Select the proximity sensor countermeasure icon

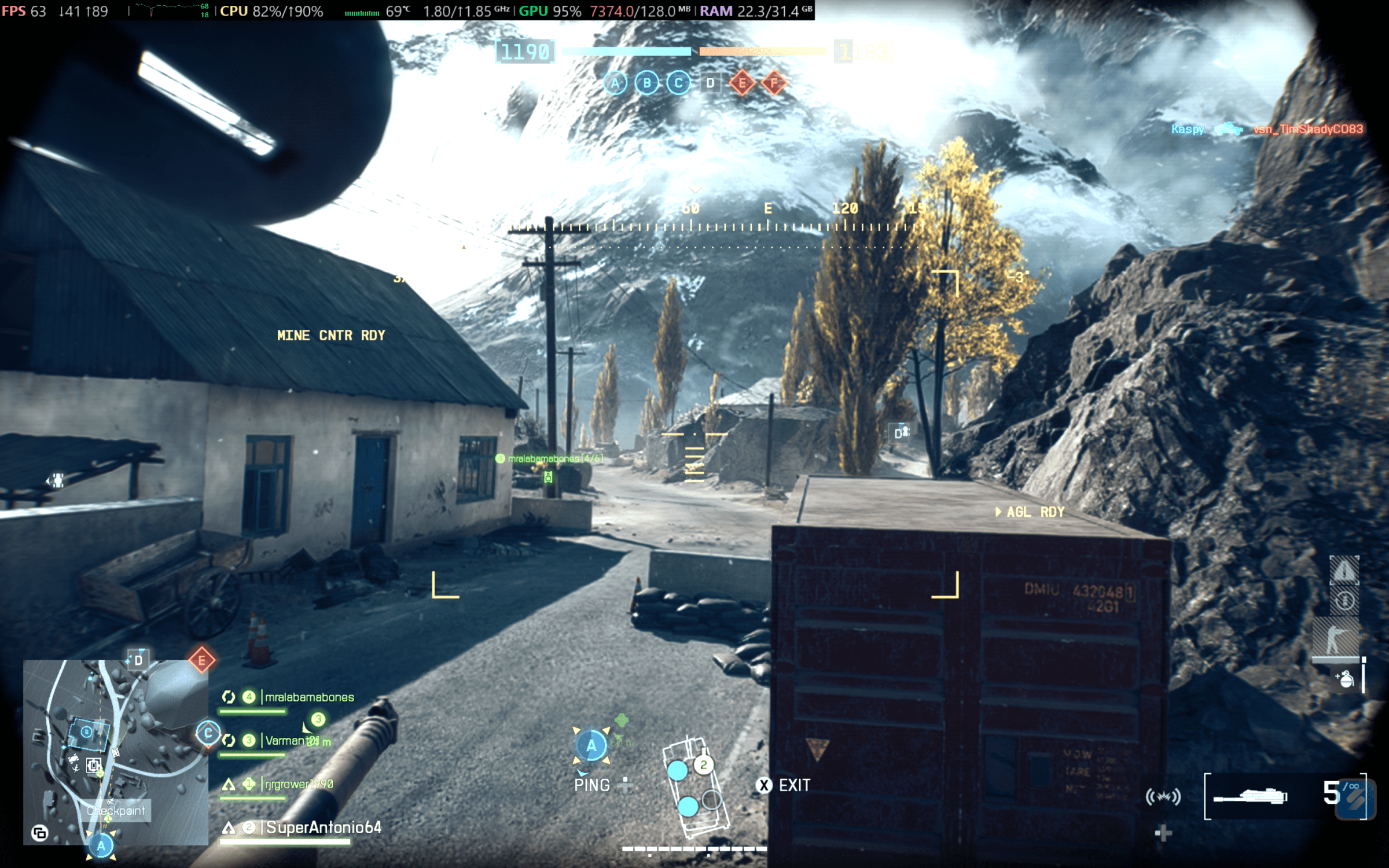point(1164,797)
